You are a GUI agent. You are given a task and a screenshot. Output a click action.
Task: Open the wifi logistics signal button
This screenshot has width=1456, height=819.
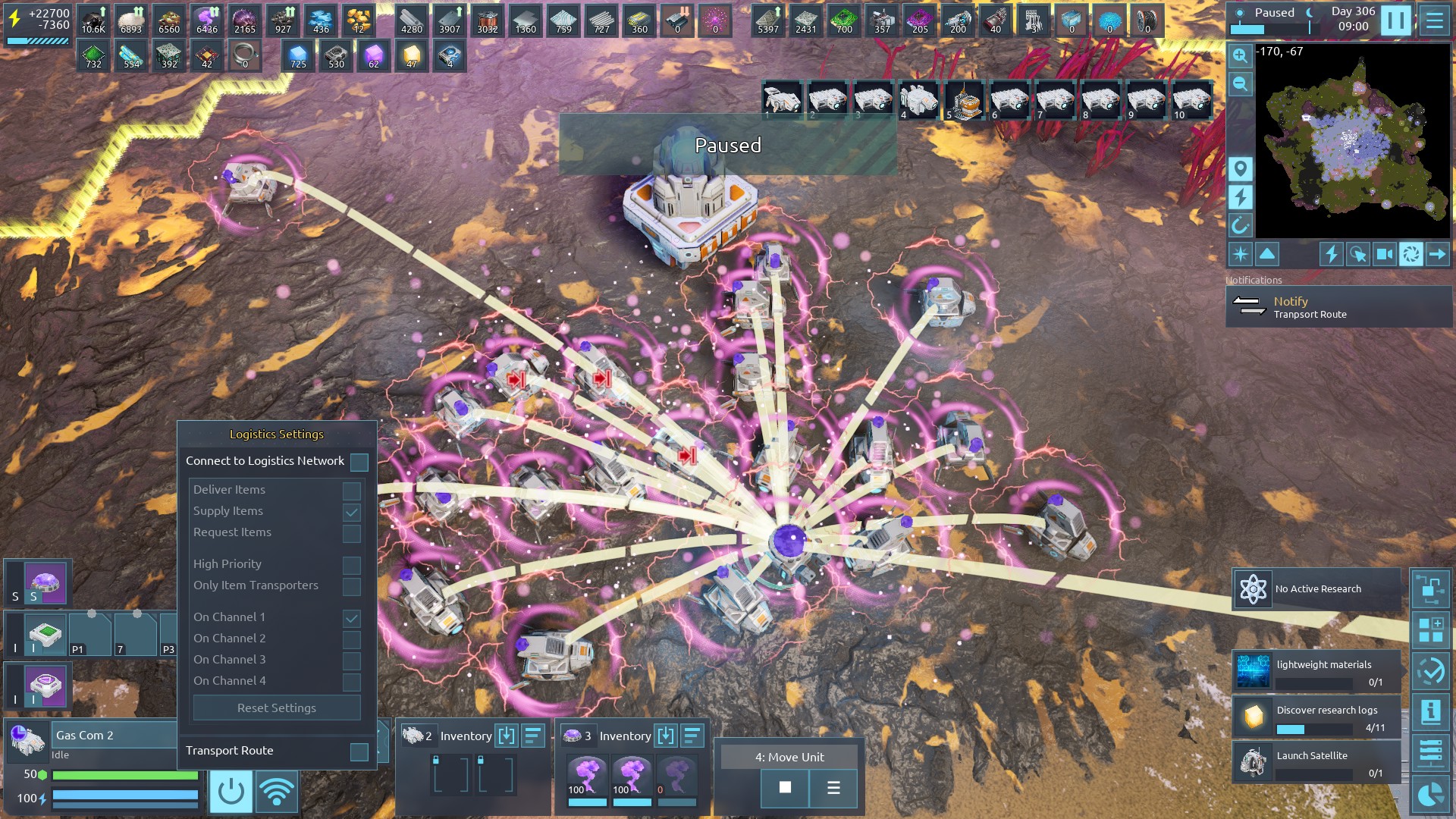coord(277,792)
